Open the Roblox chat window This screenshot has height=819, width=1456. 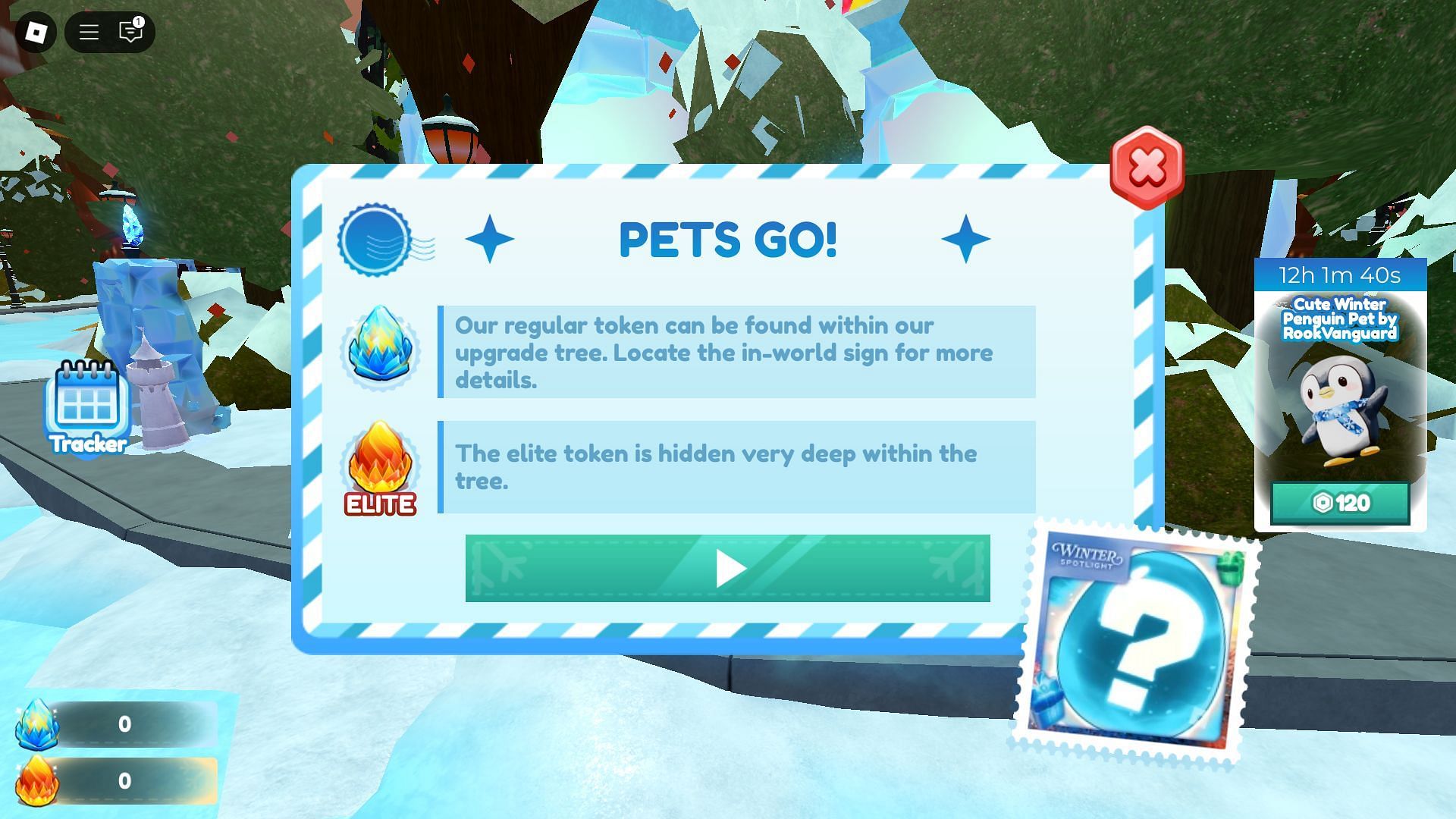(x=131, y=32)
